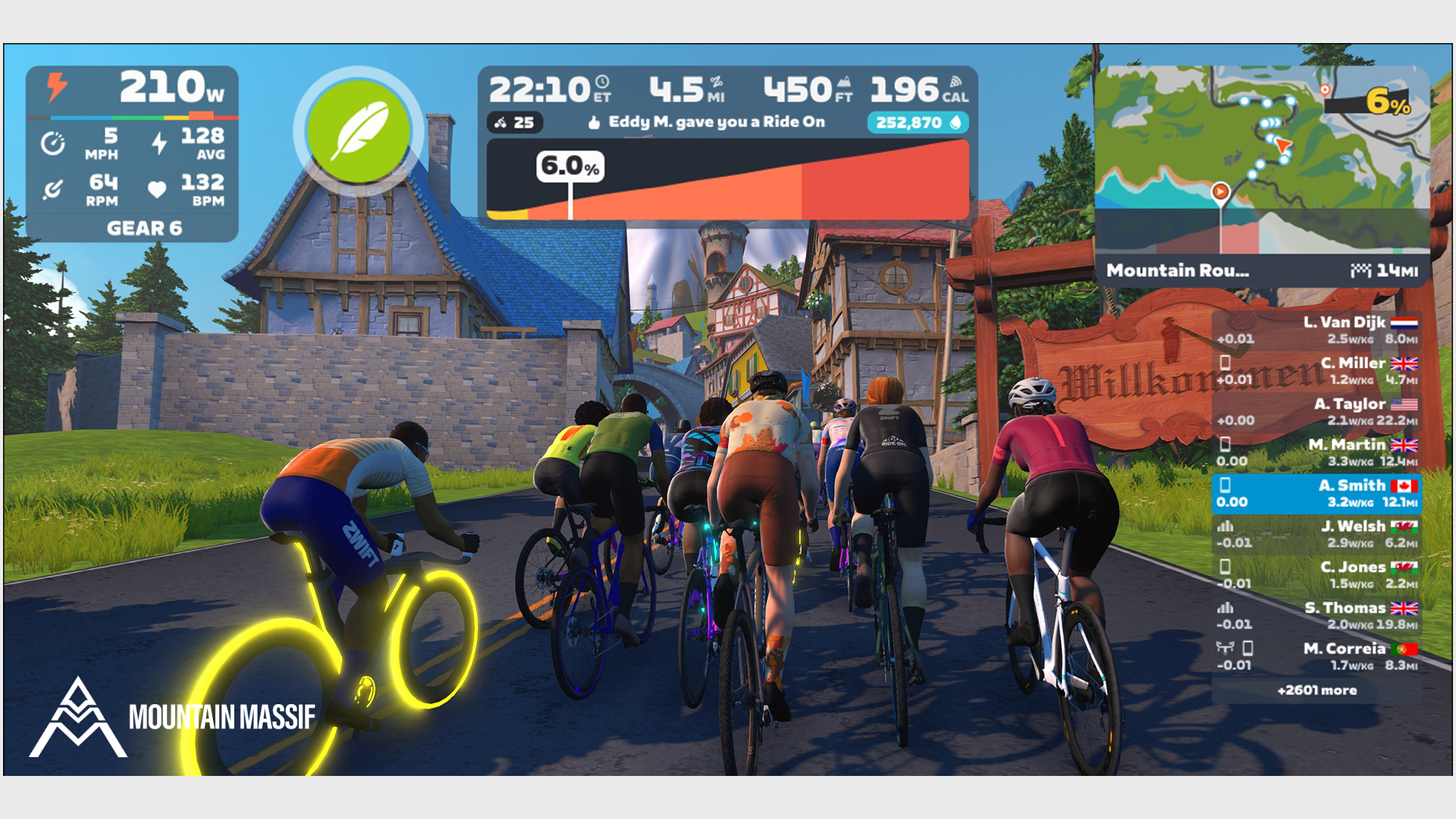Expand the truncated Mountain Rou... route name
Image resolution: width=1456 pixels, height=819 pixels.
pyautogui.click(x=1175, y=270)
